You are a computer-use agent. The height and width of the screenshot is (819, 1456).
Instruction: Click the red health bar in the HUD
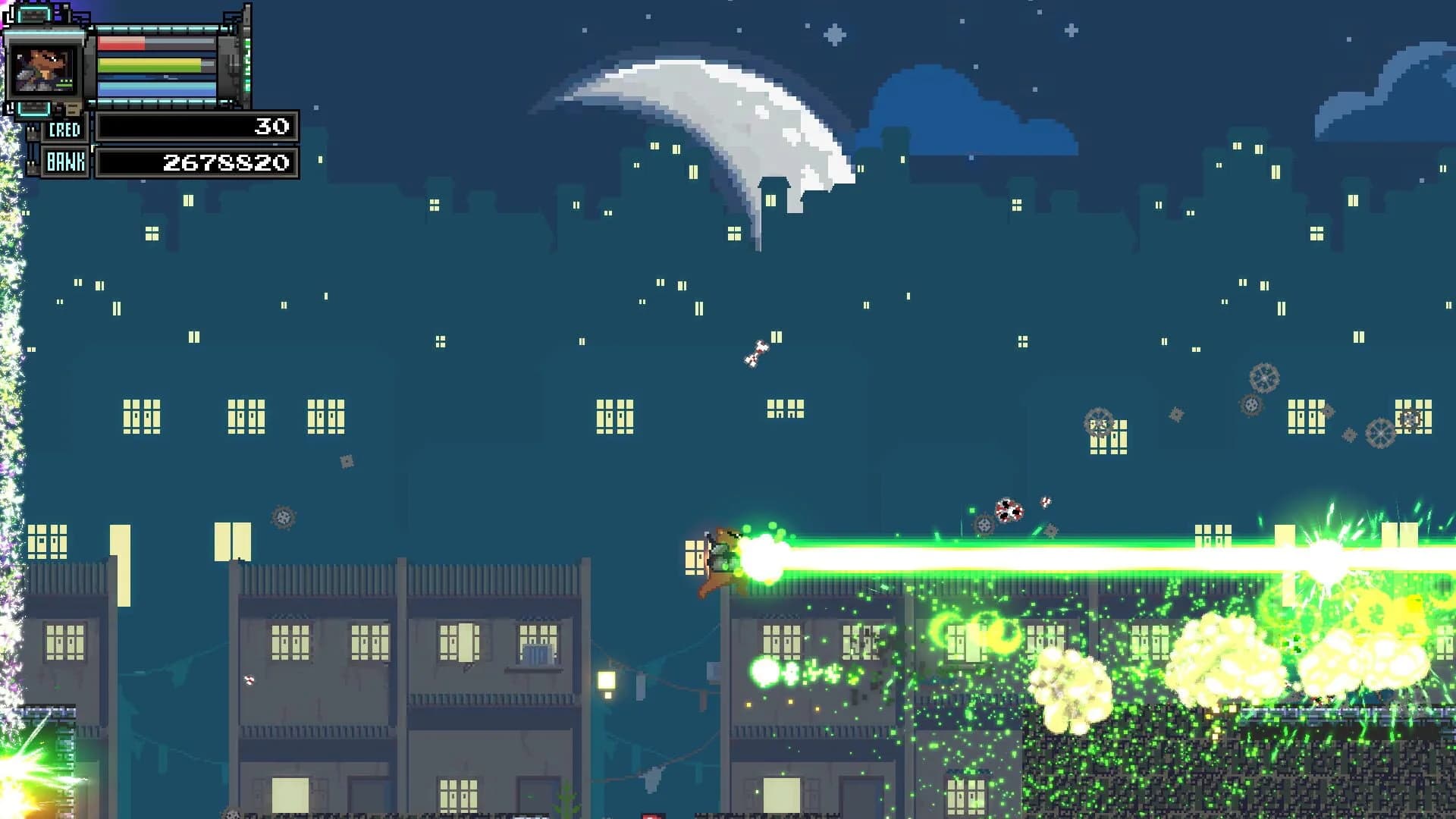pyautogui.click(x=122, y=42)
